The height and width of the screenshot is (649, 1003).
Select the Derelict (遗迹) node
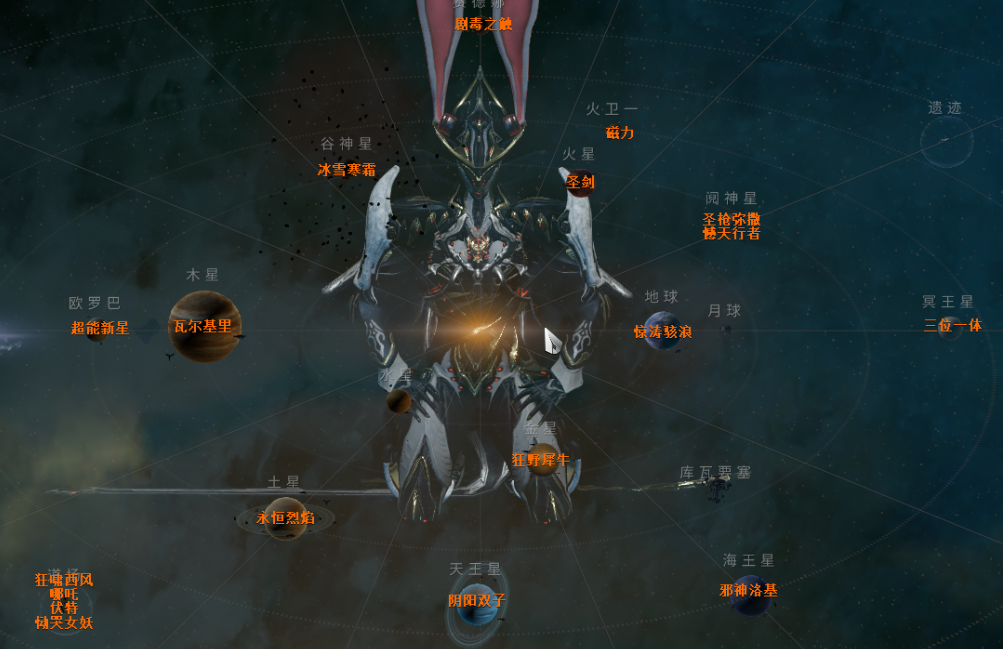pyautogui.click(x=945, y=142)
